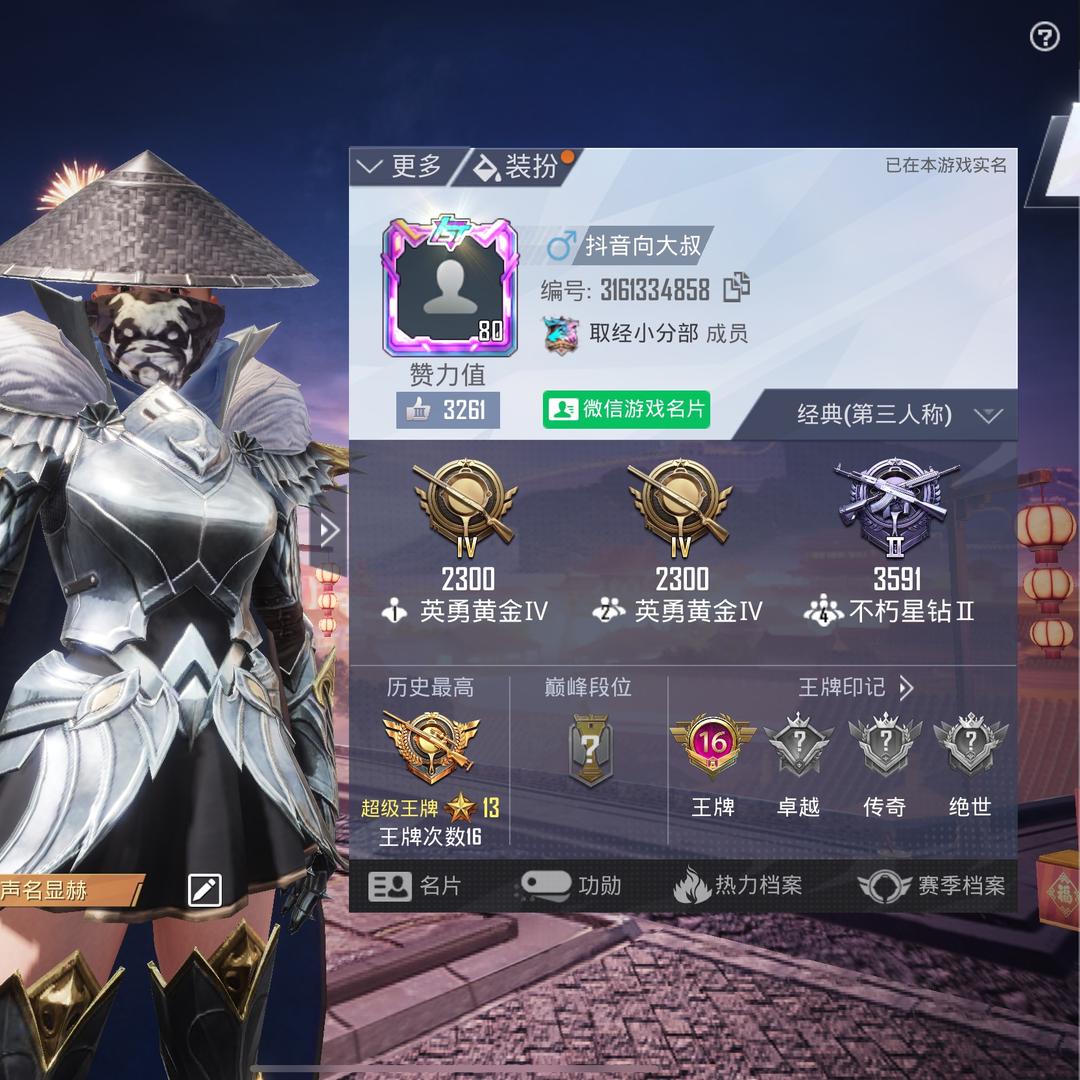Switch to the 功勋 tab

point(572,886)
